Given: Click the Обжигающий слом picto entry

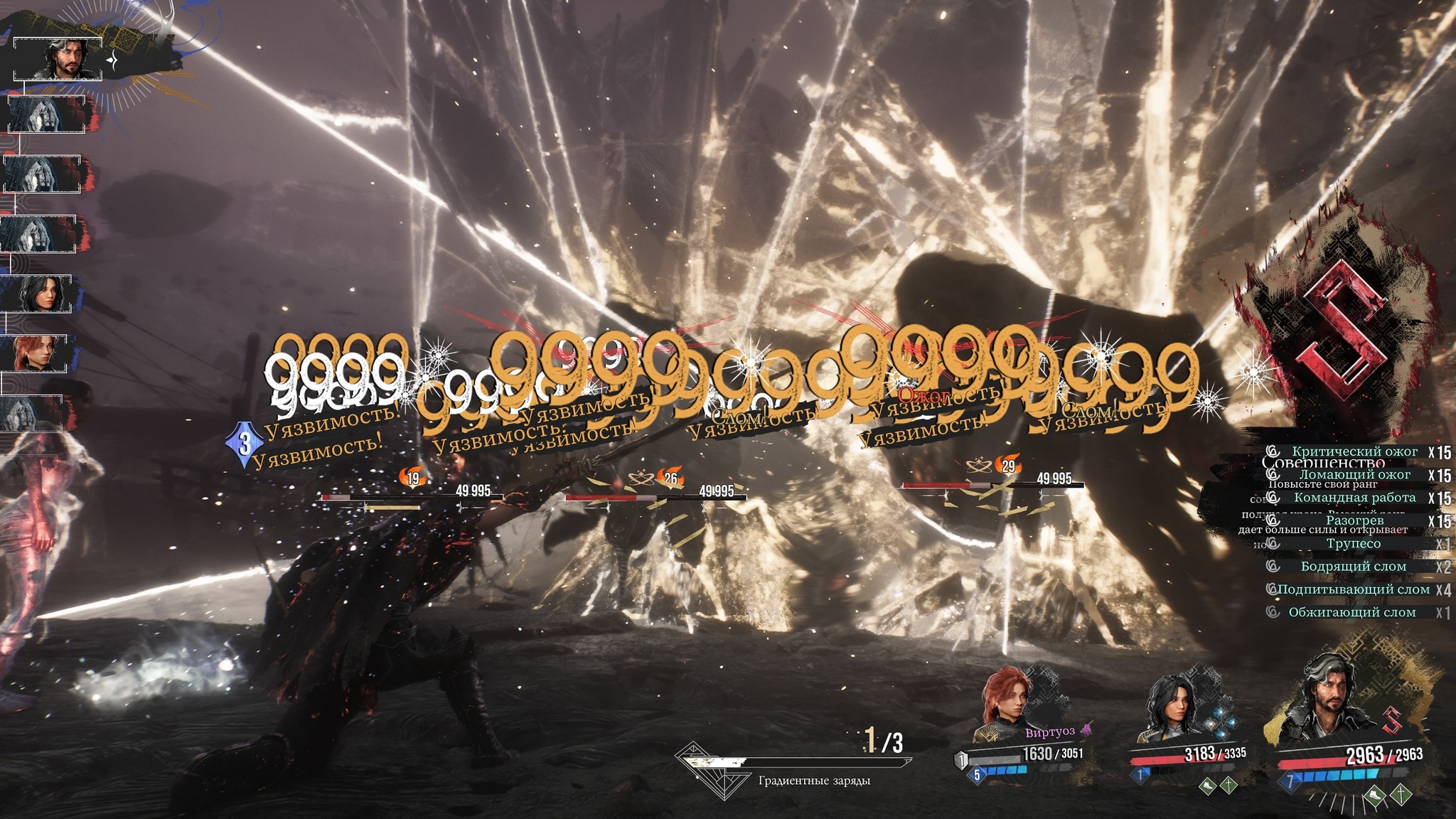Looking at the screenshot, I should [x=1351, y=612].
